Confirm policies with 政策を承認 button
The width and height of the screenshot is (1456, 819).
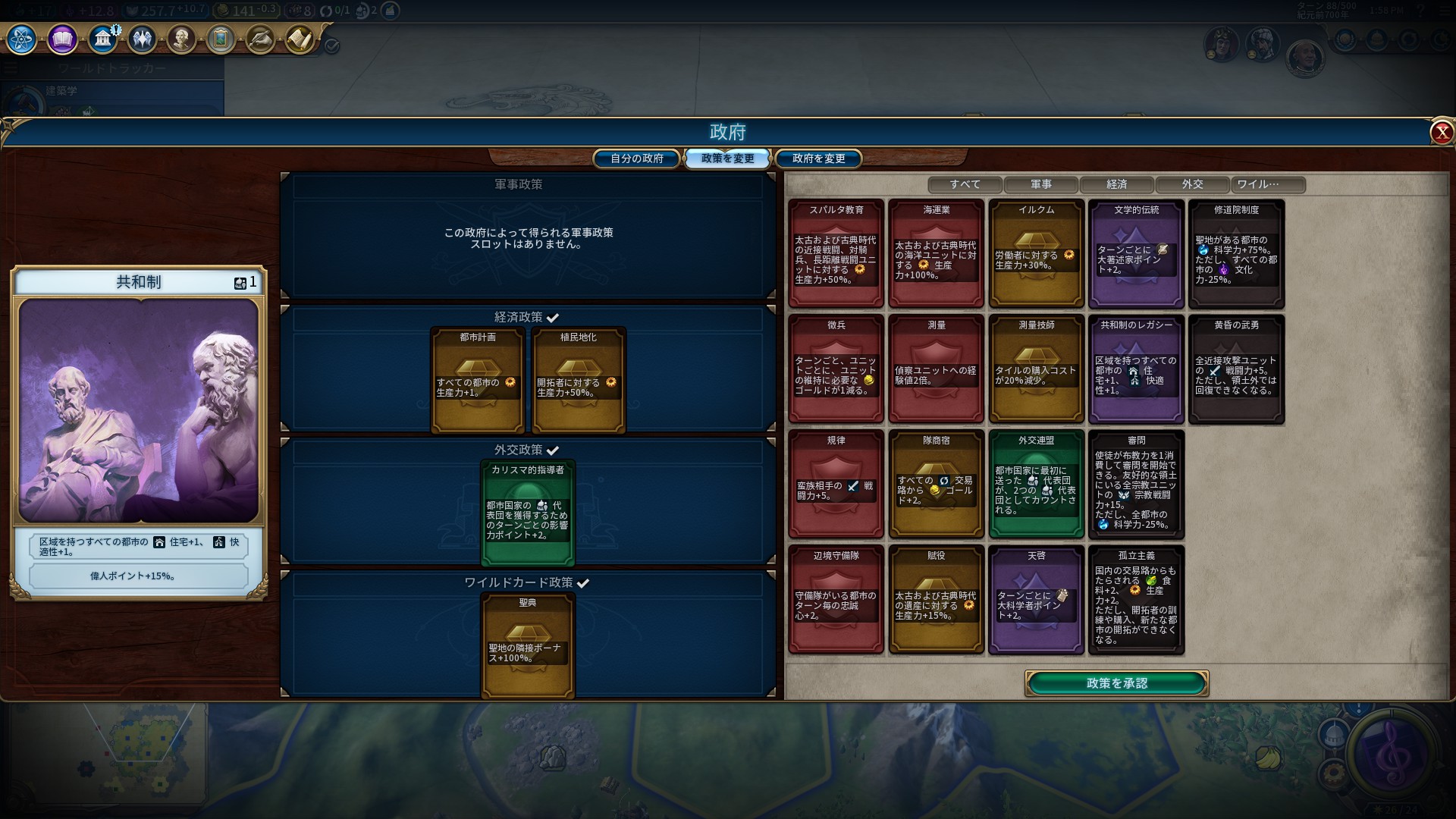pos(1116,683)
